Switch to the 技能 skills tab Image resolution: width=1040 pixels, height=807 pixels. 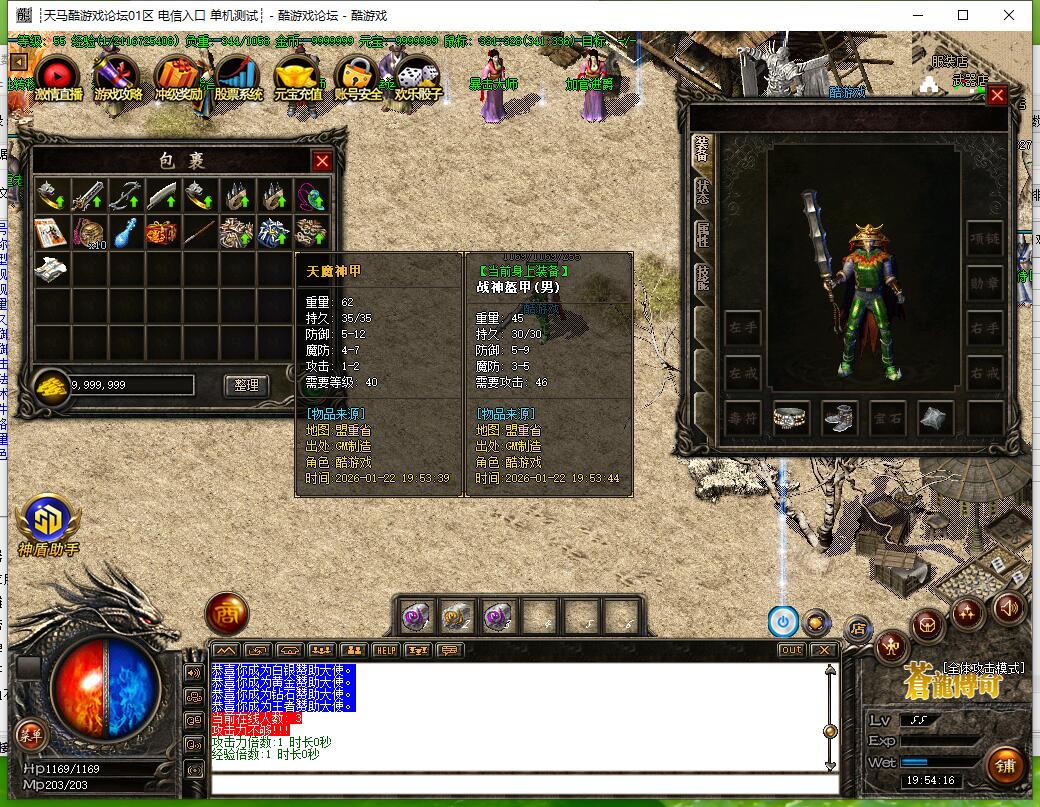[702, 277]
